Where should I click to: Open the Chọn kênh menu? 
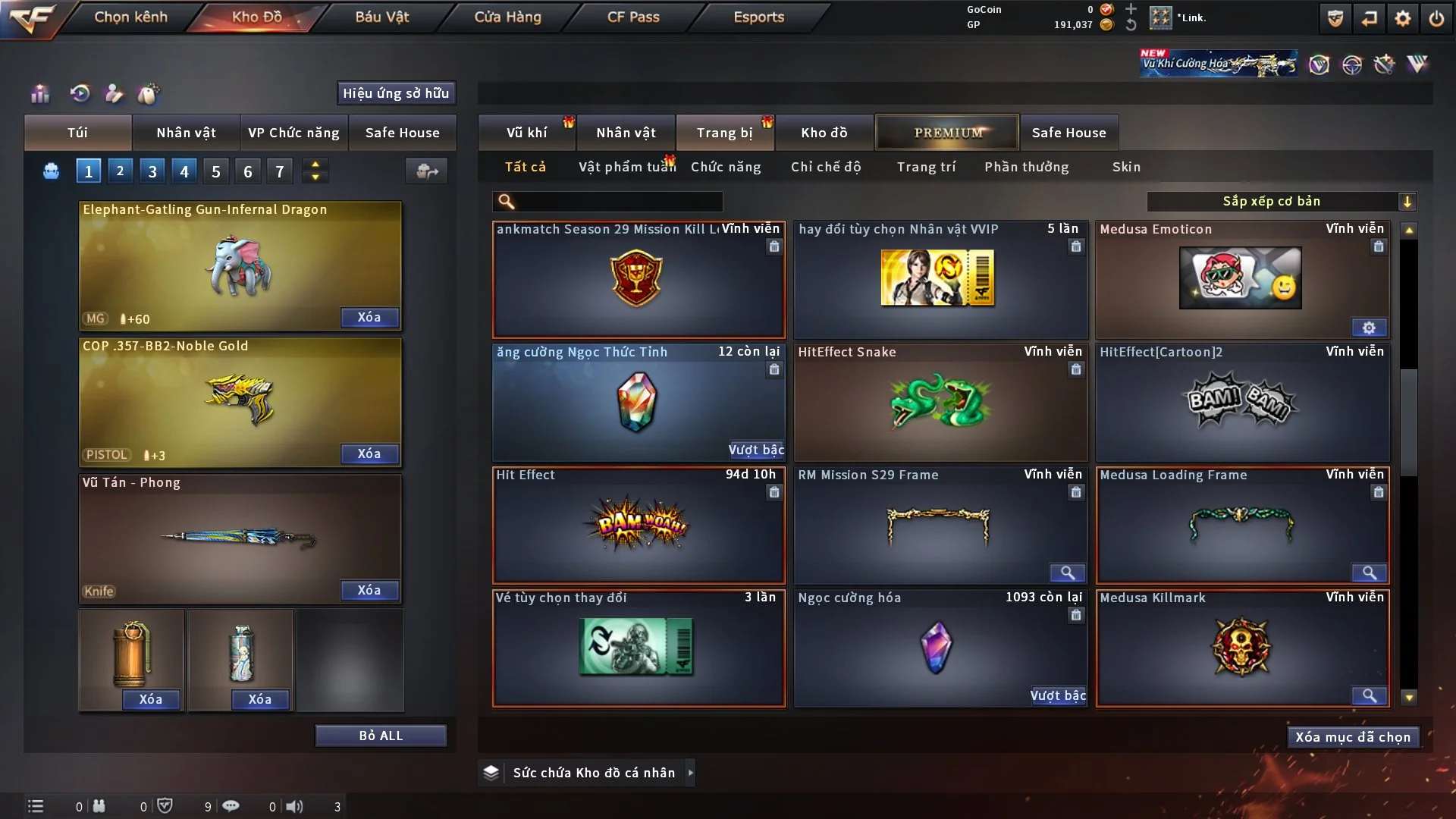coord(130,17)
